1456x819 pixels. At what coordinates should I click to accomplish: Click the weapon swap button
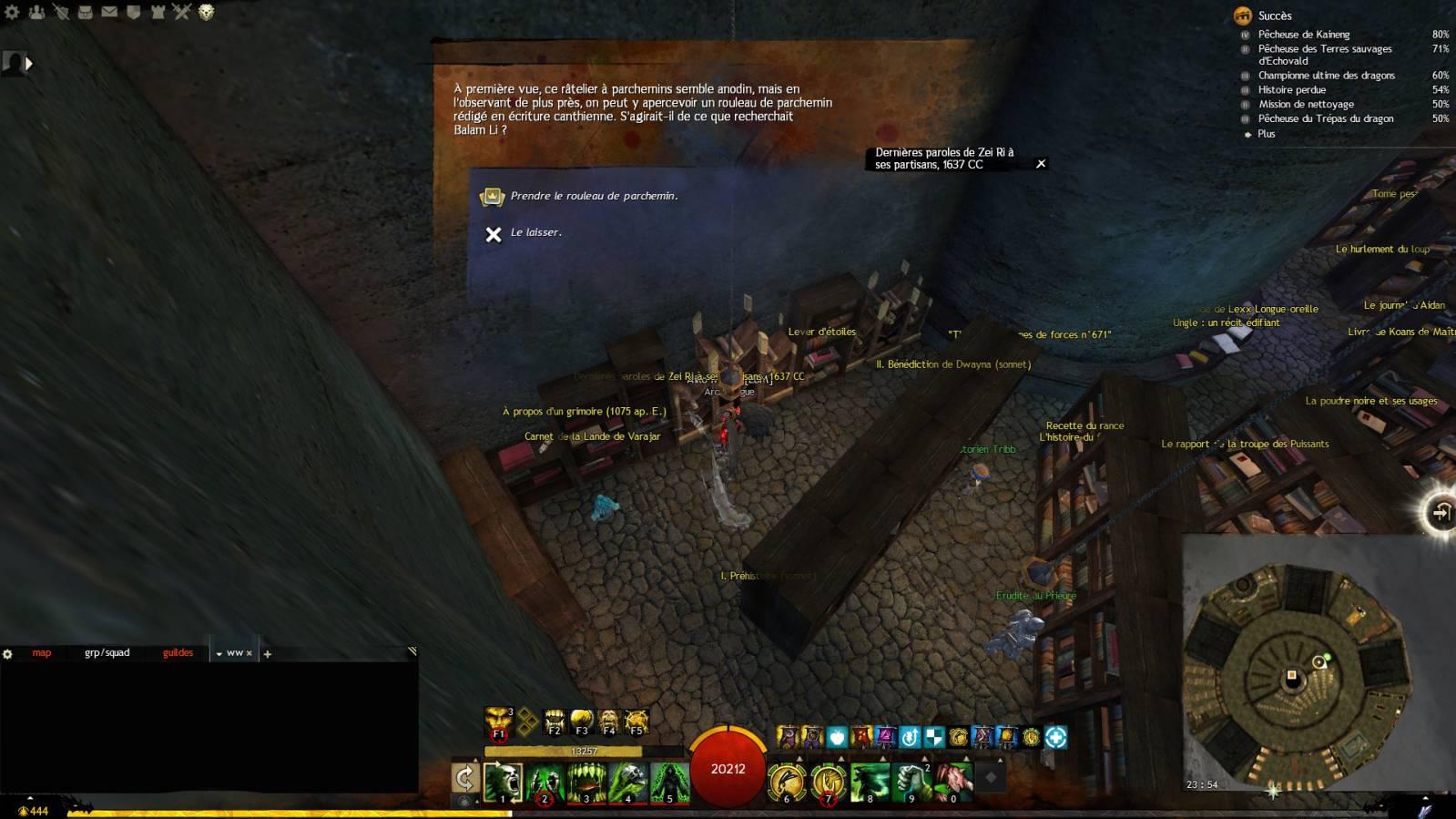(465, 777)
